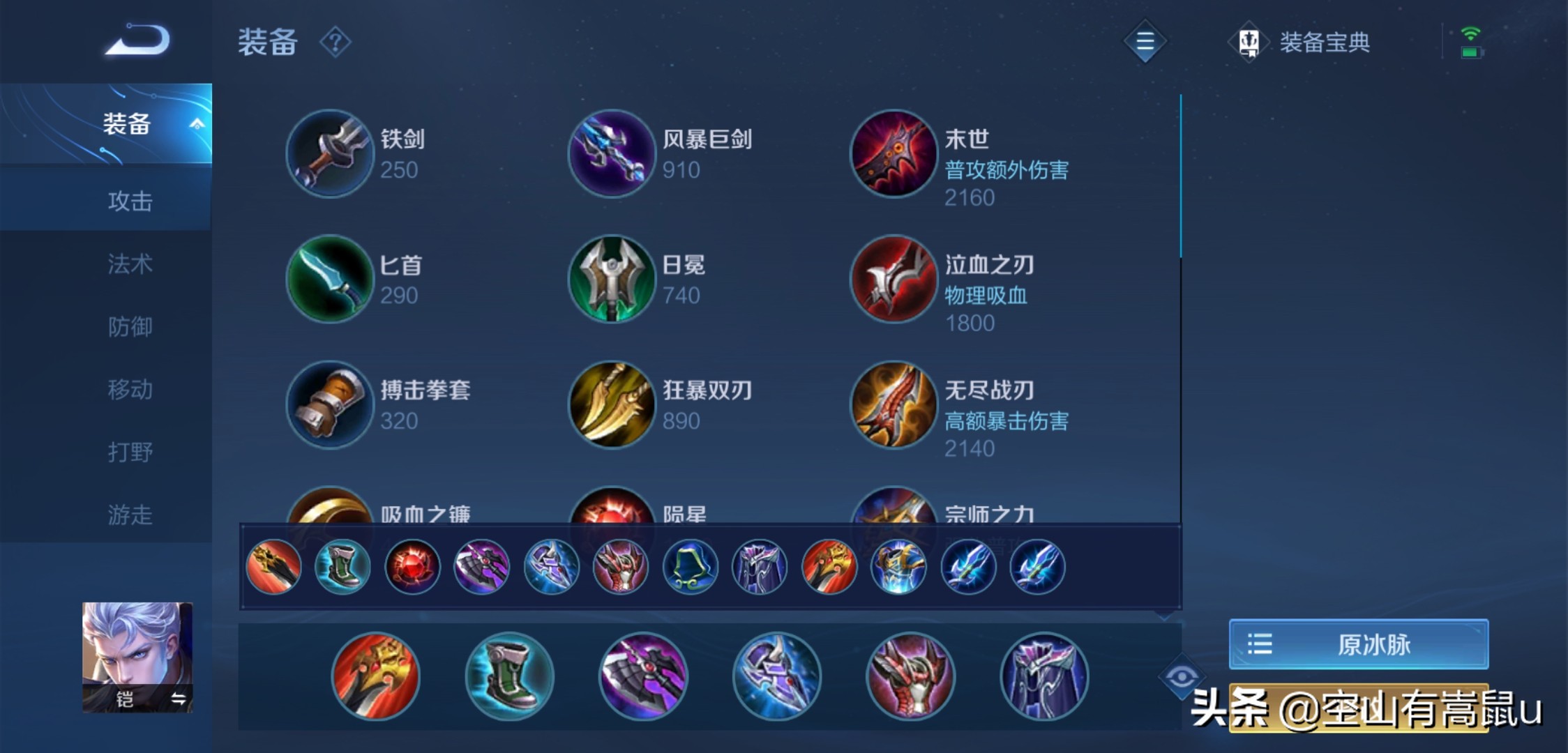
Task: Select the 日冕 item icon
Action: tap(612, 279)
